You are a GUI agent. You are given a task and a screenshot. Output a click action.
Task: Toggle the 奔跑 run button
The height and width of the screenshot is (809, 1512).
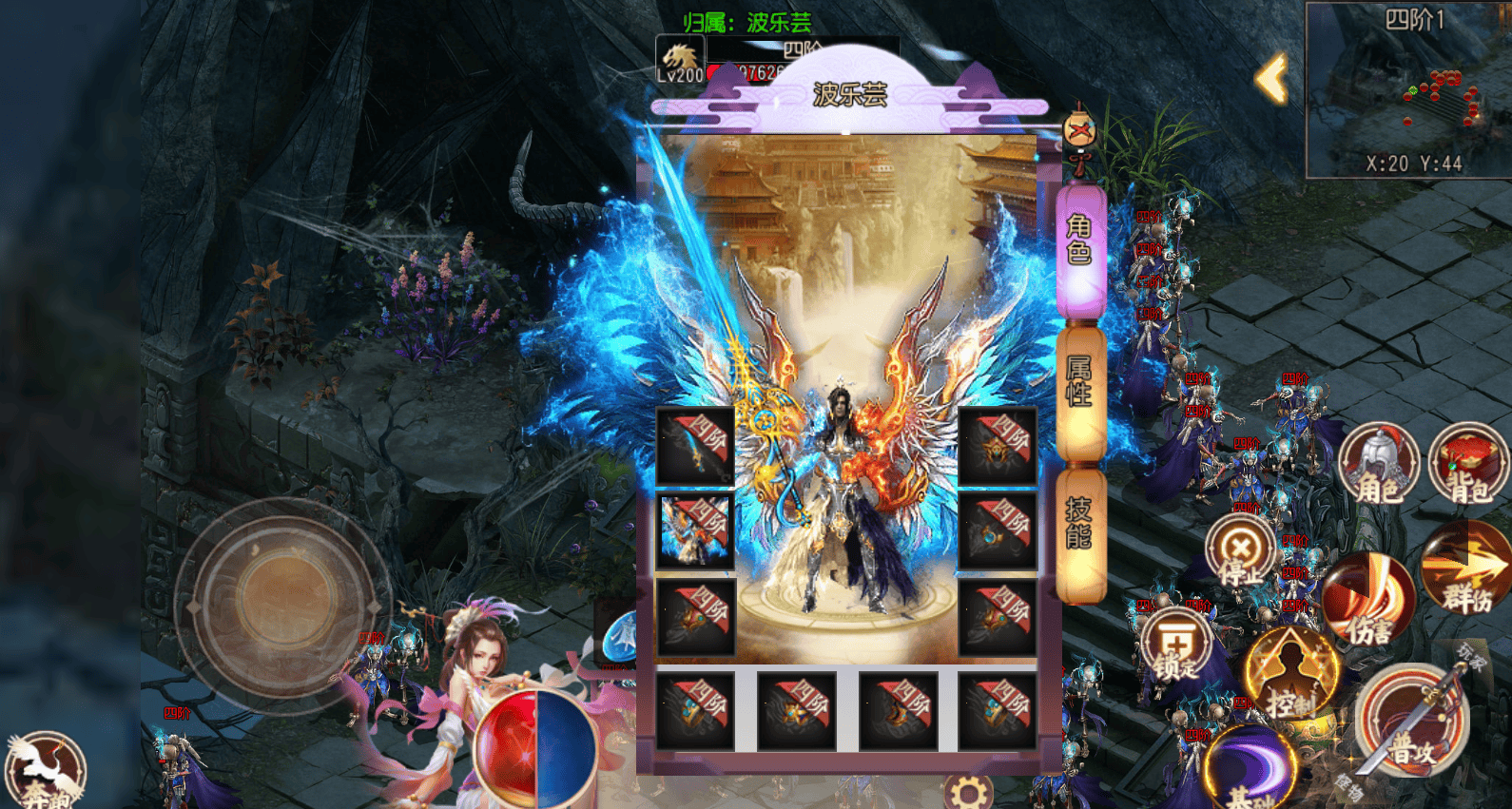(x=45, y=772)
